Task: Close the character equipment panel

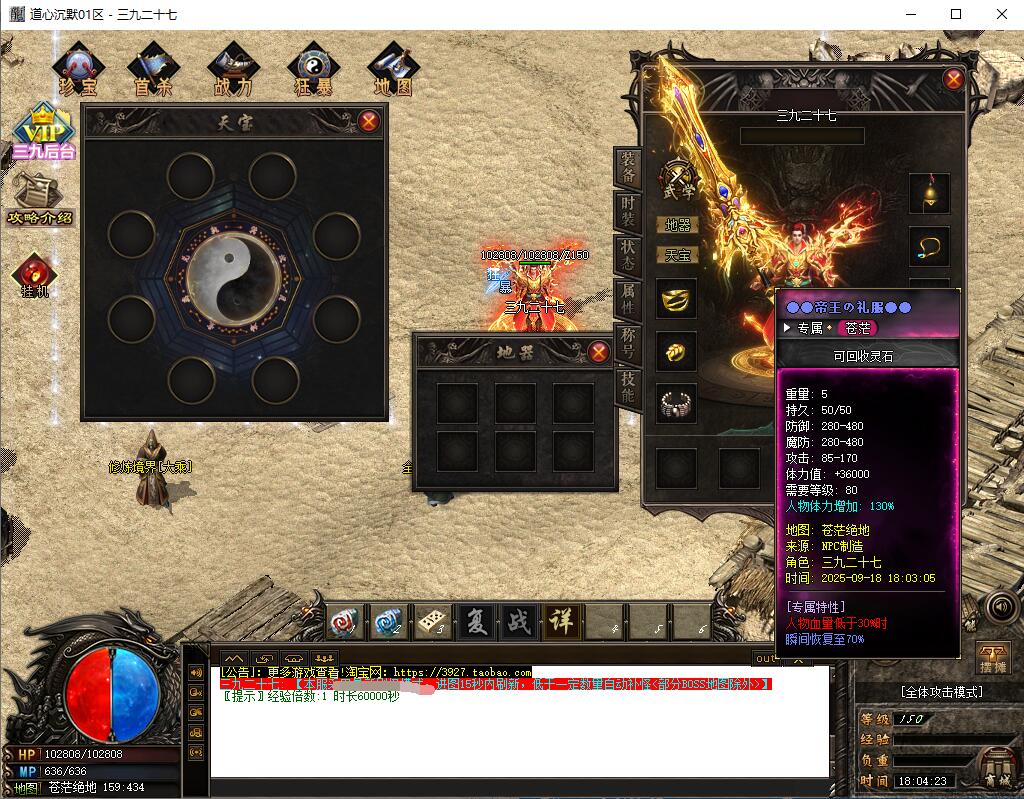Action: click(953, 80)
